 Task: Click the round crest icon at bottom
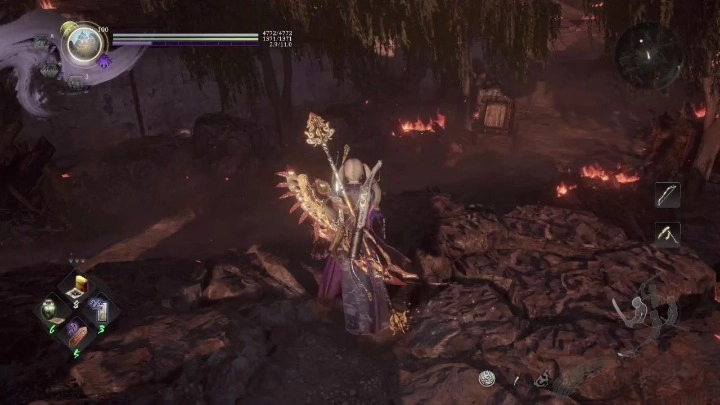pos(486,378)
